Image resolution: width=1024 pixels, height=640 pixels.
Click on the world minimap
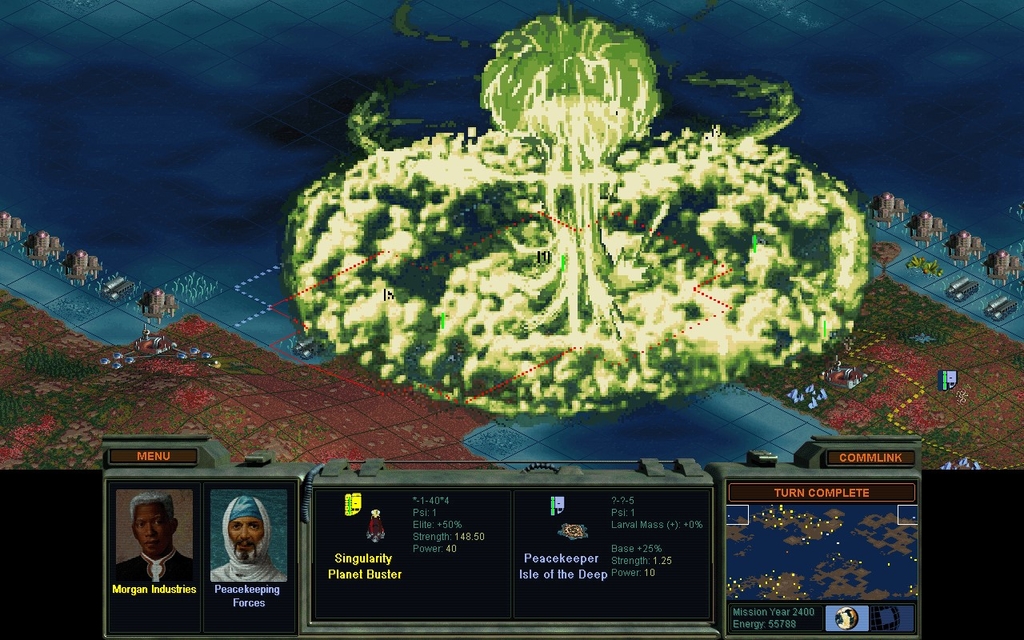click(x=821, y=552)
